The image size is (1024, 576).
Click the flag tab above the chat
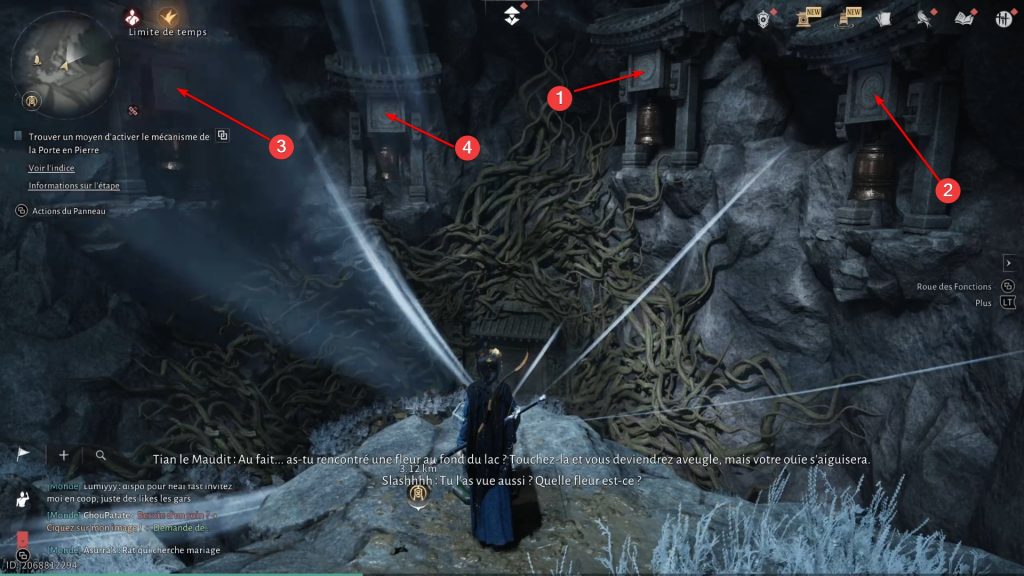(25, 454)
